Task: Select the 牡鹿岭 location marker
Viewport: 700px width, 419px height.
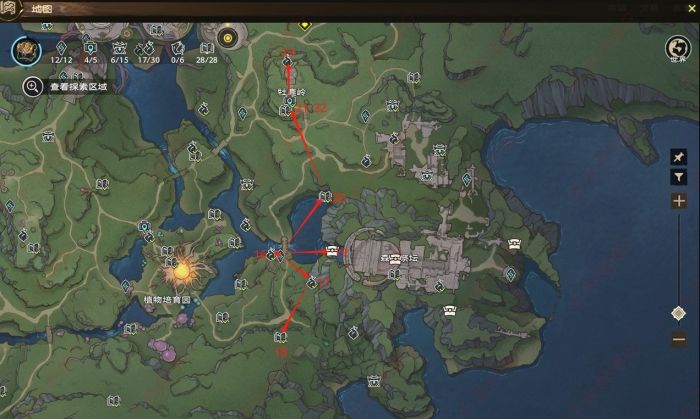Action: (291, 100)
